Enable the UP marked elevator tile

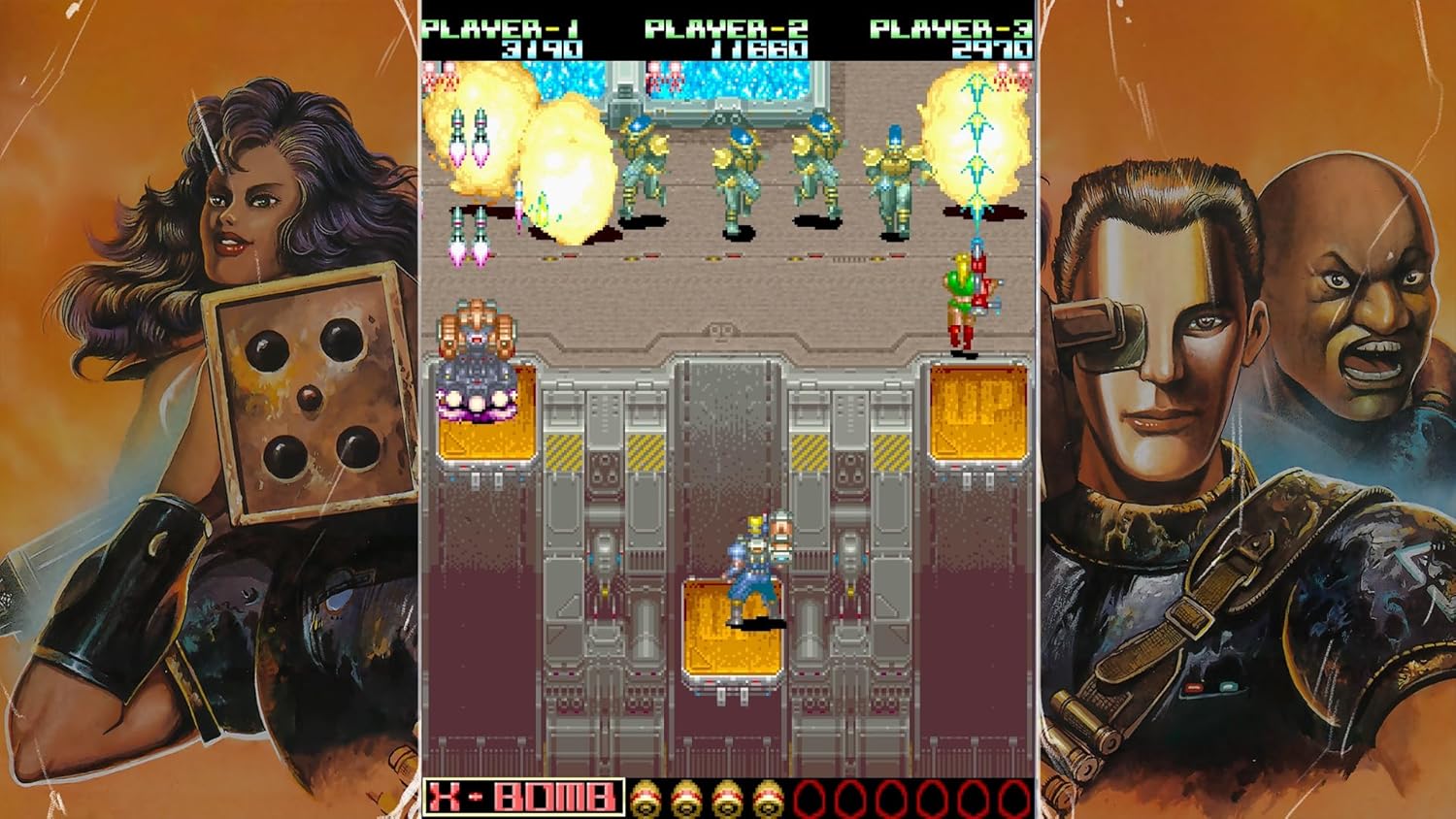[x=976, y=412]
